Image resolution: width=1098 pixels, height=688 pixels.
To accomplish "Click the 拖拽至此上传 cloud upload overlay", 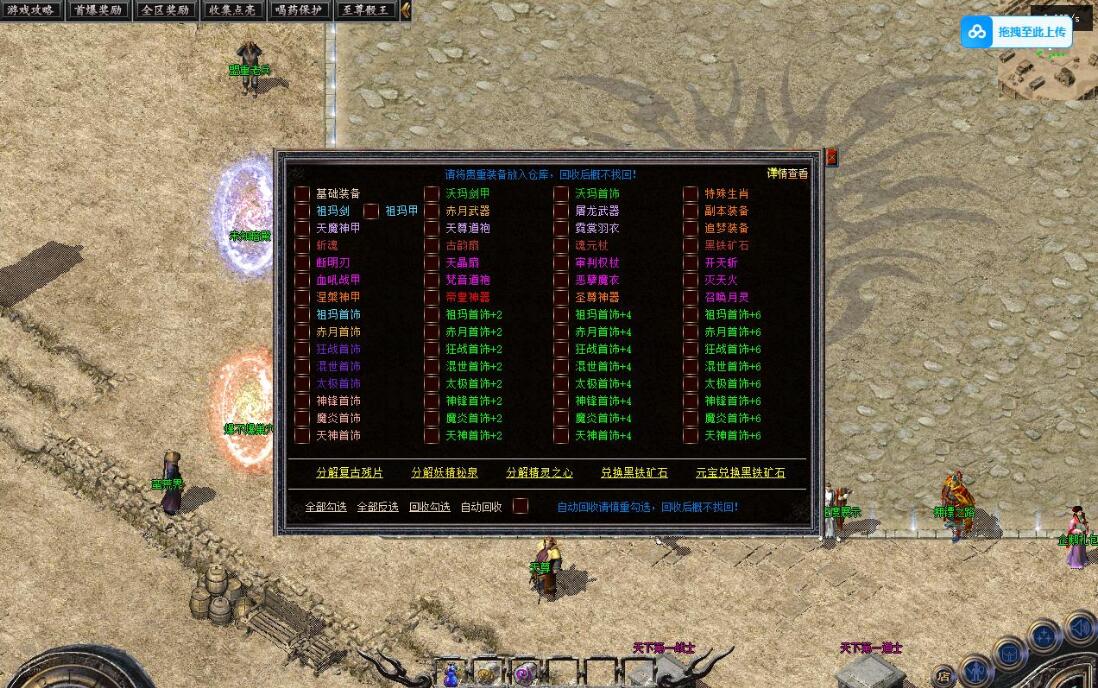I will coord(1017,32).
